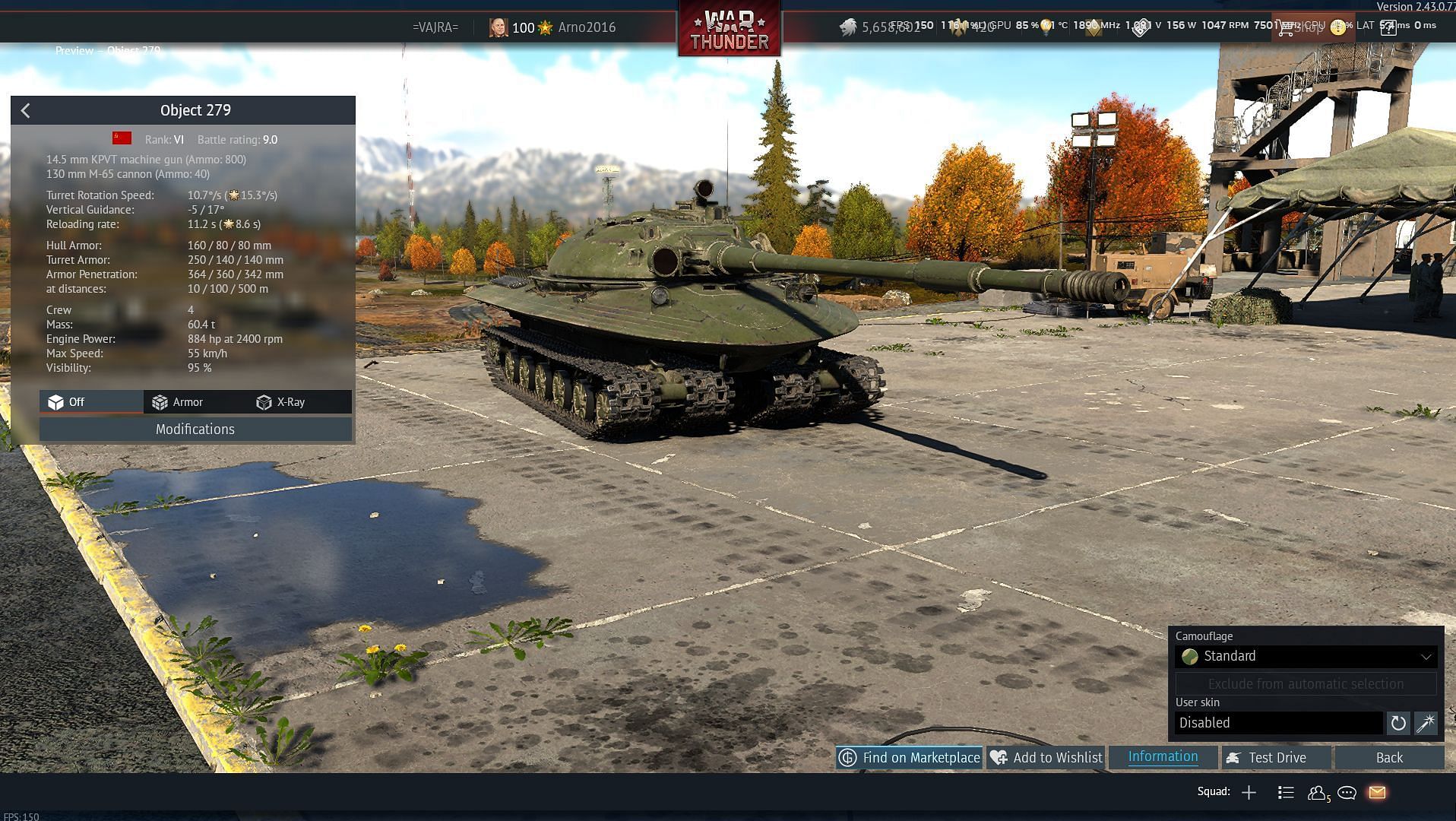The height and width of the screenshot is (821, 1456).
Task: Open the Information page
Action: (1163, 757)
